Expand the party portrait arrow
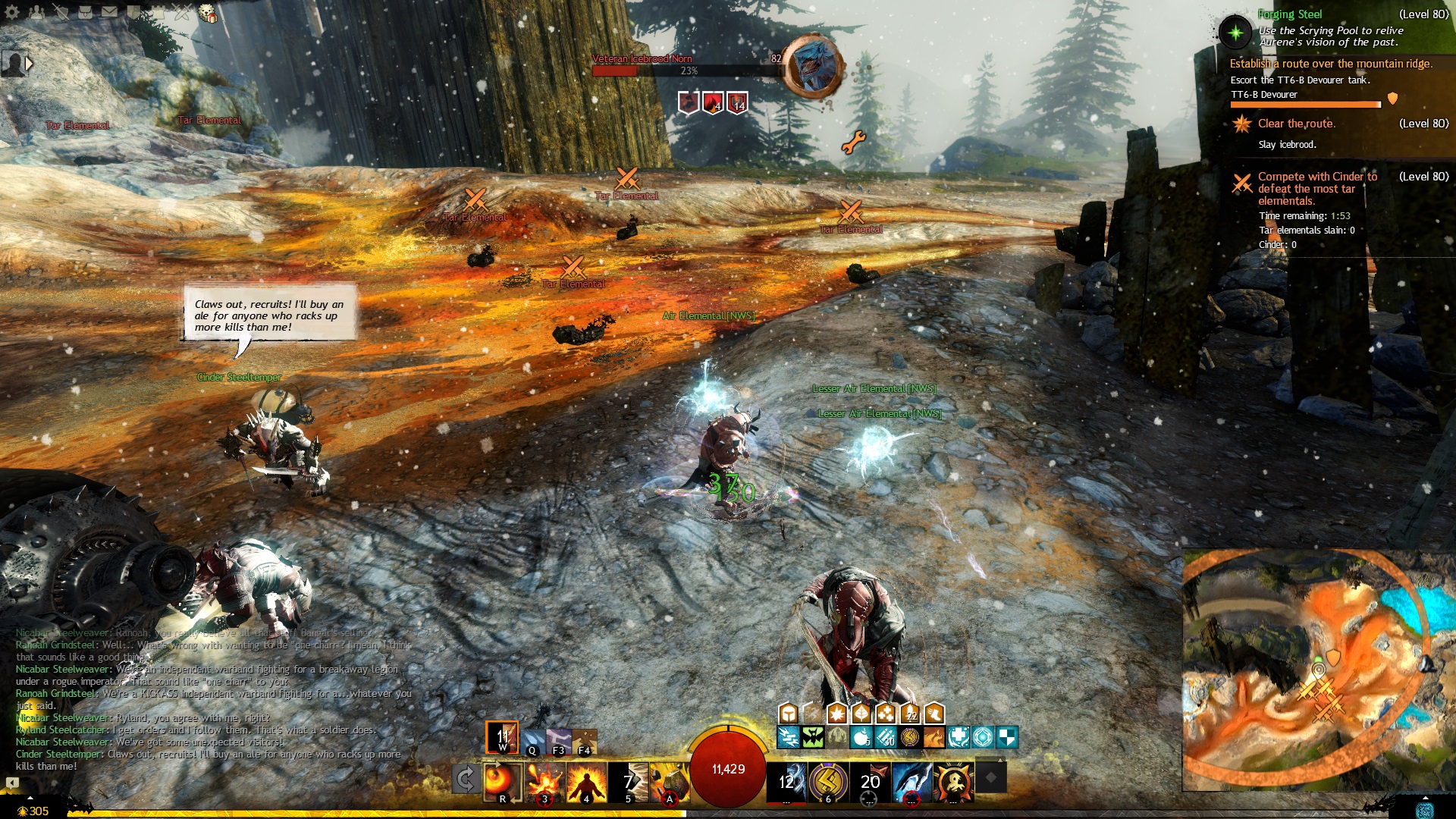 click(29, 64)
